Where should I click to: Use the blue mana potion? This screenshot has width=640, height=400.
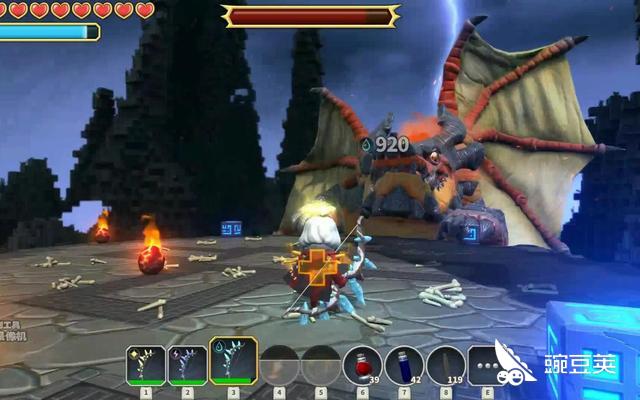click(404, 365)
